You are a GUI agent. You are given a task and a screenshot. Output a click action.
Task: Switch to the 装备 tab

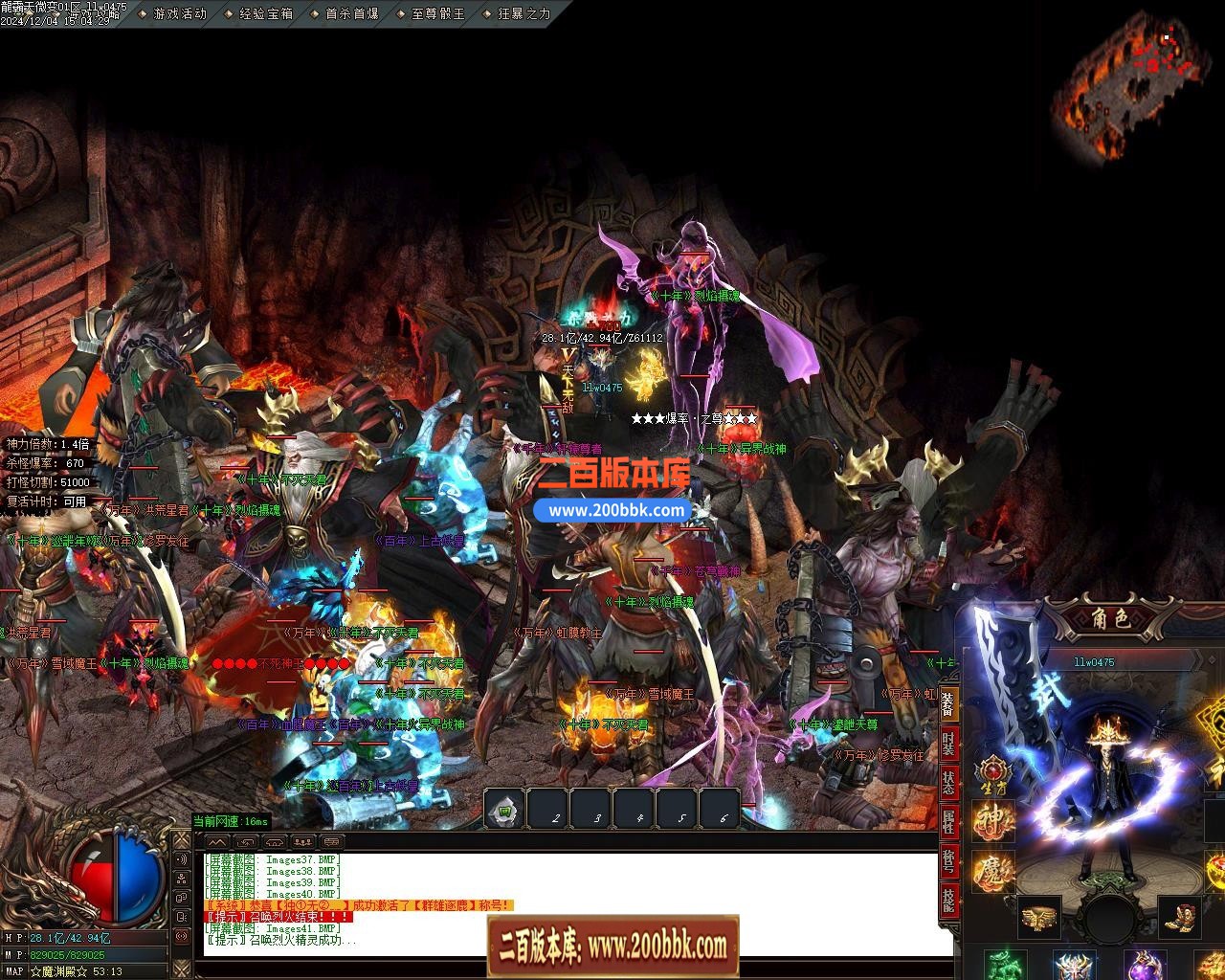(947, 704)
